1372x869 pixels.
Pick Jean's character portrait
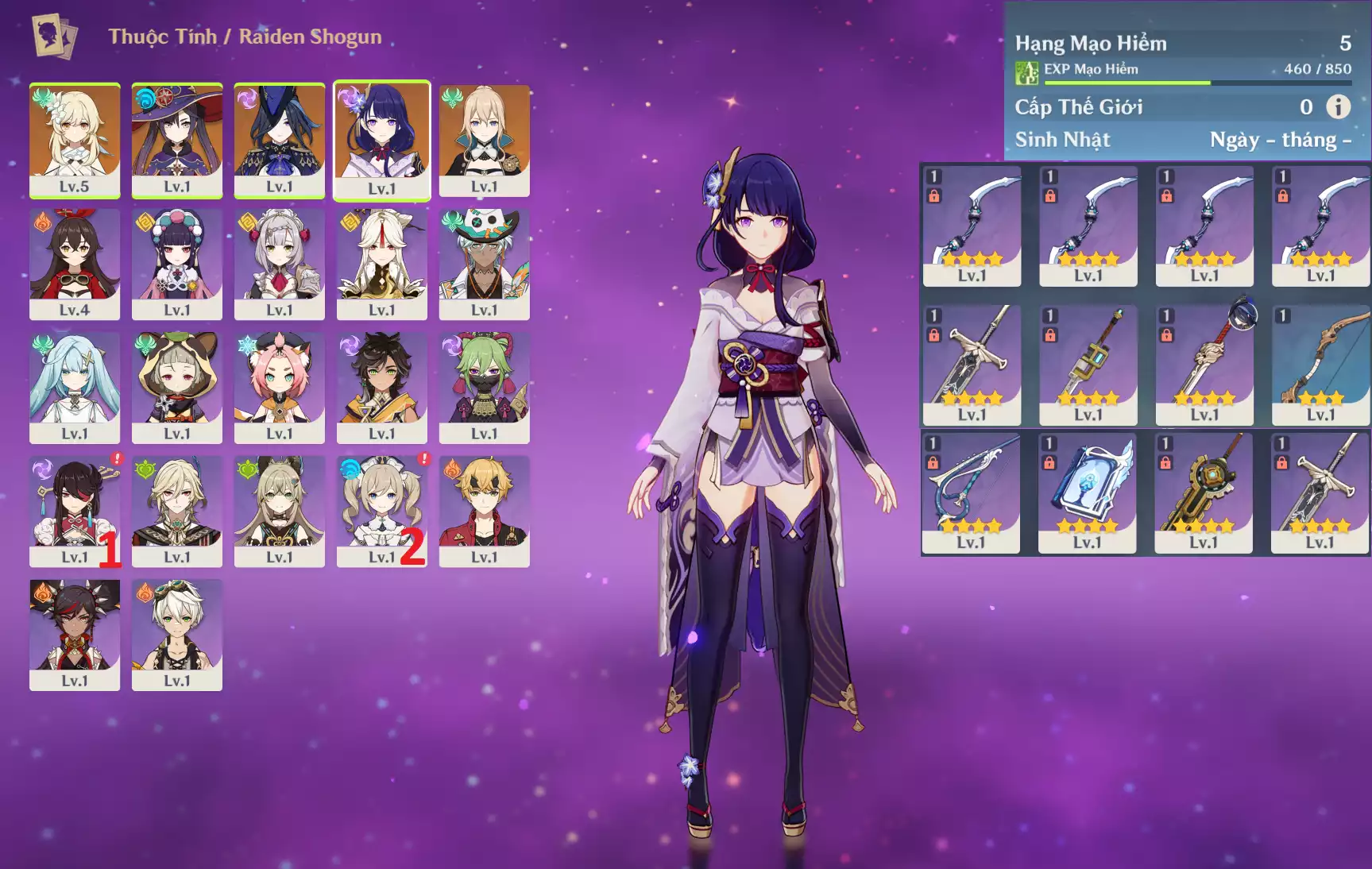point(485,140)
